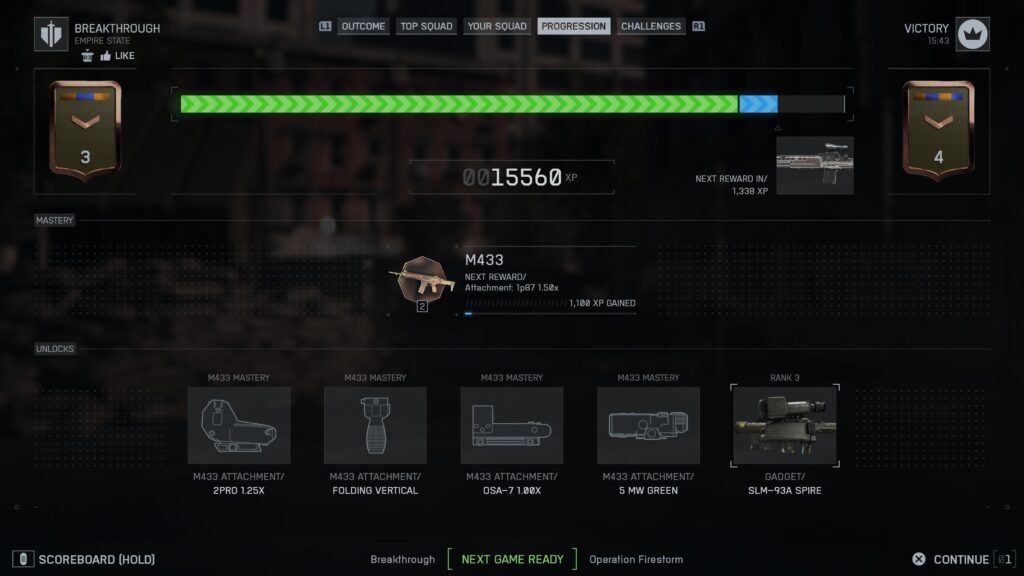The image size is (1024, 576).
Task: Select the Next Game Ready indicator
Action: (x=512, y=560)
